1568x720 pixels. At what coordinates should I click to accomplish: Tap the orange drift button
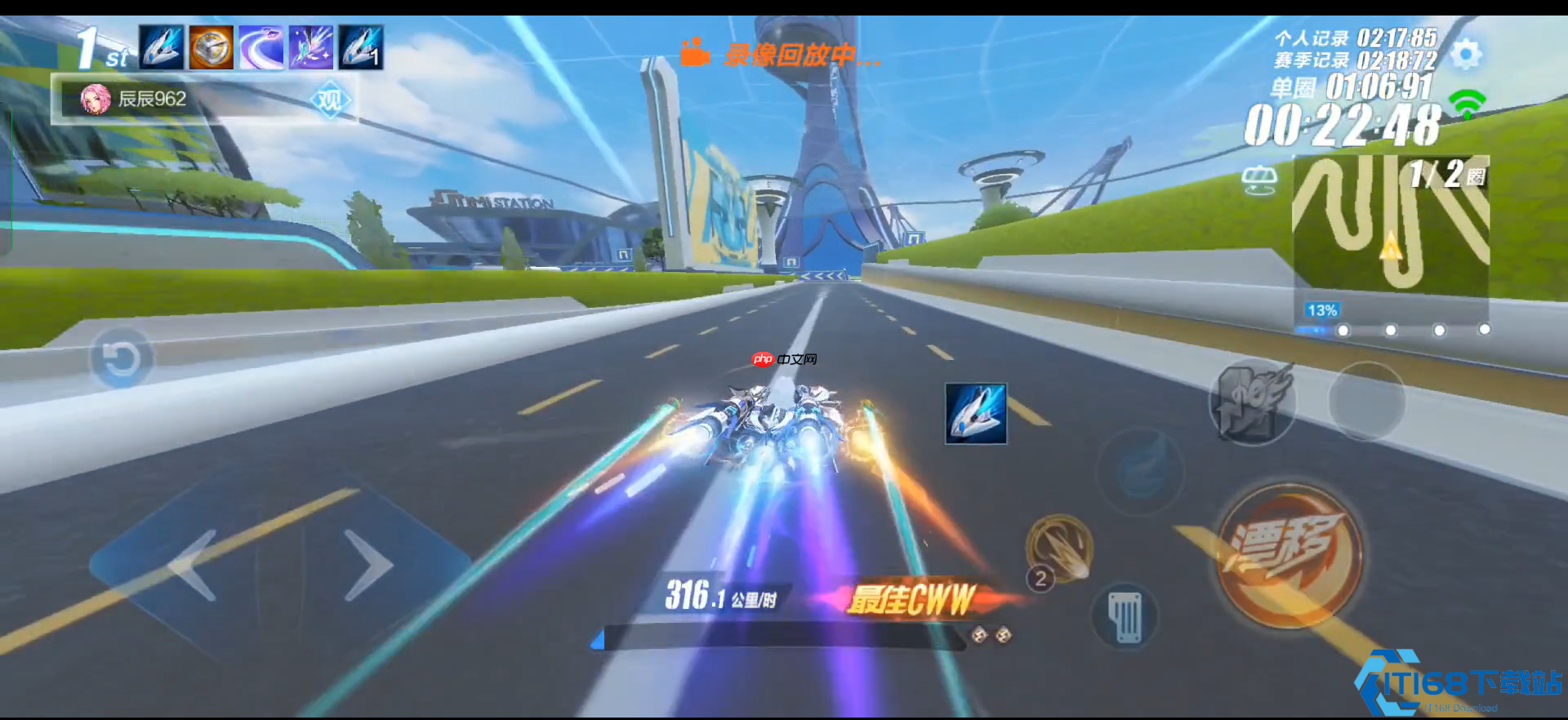coord(1289,556)
